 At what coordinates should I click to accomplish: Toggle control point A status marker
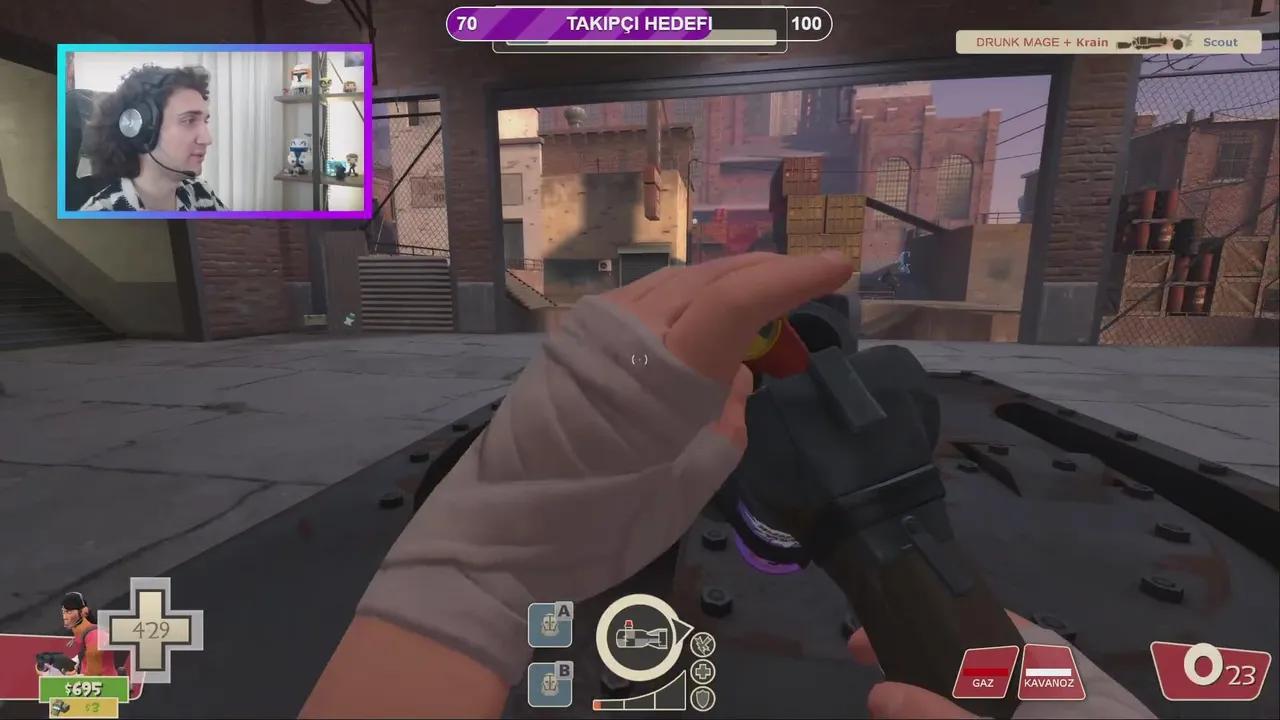click(550, 623)
